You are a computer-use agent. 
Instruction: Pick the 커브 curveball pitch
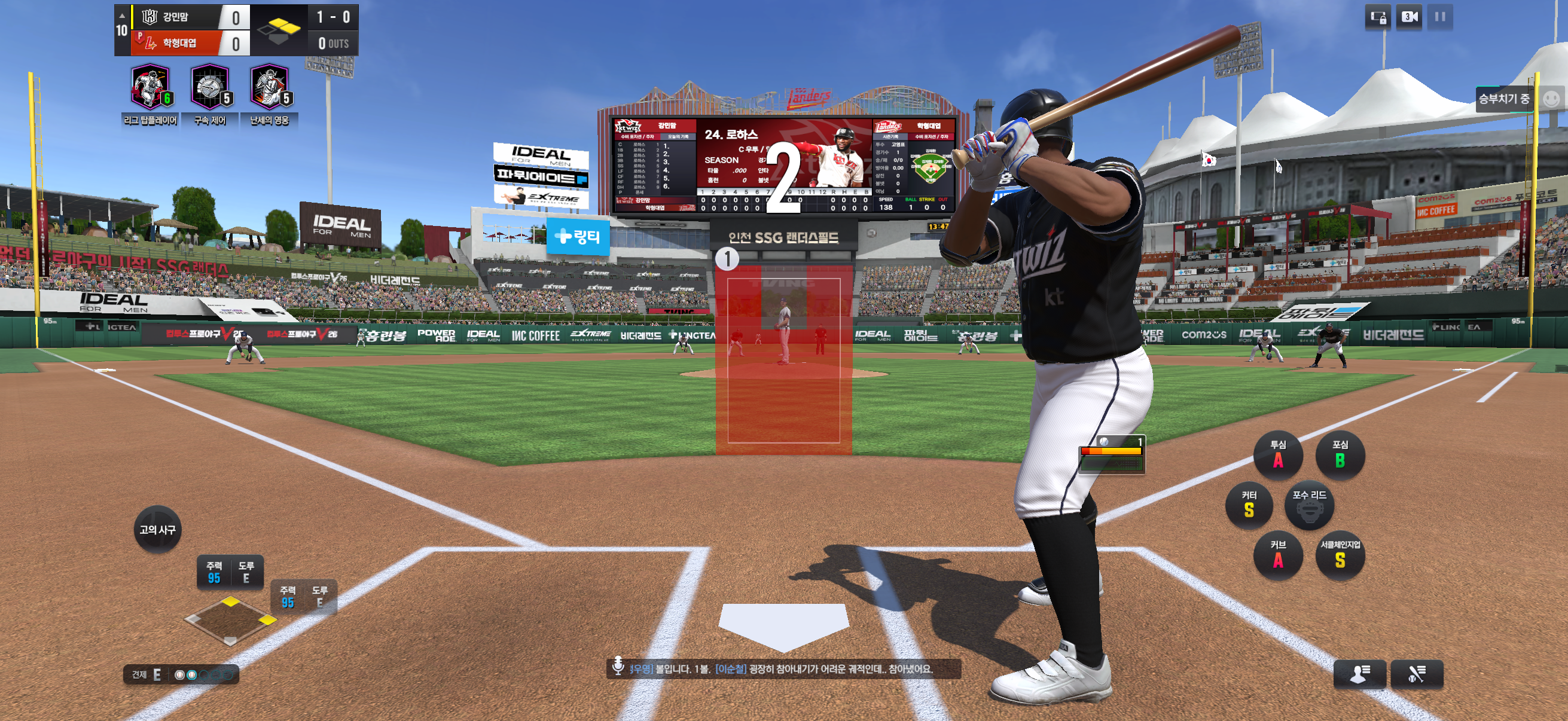pyautogui.click(x=1277, y=555)
